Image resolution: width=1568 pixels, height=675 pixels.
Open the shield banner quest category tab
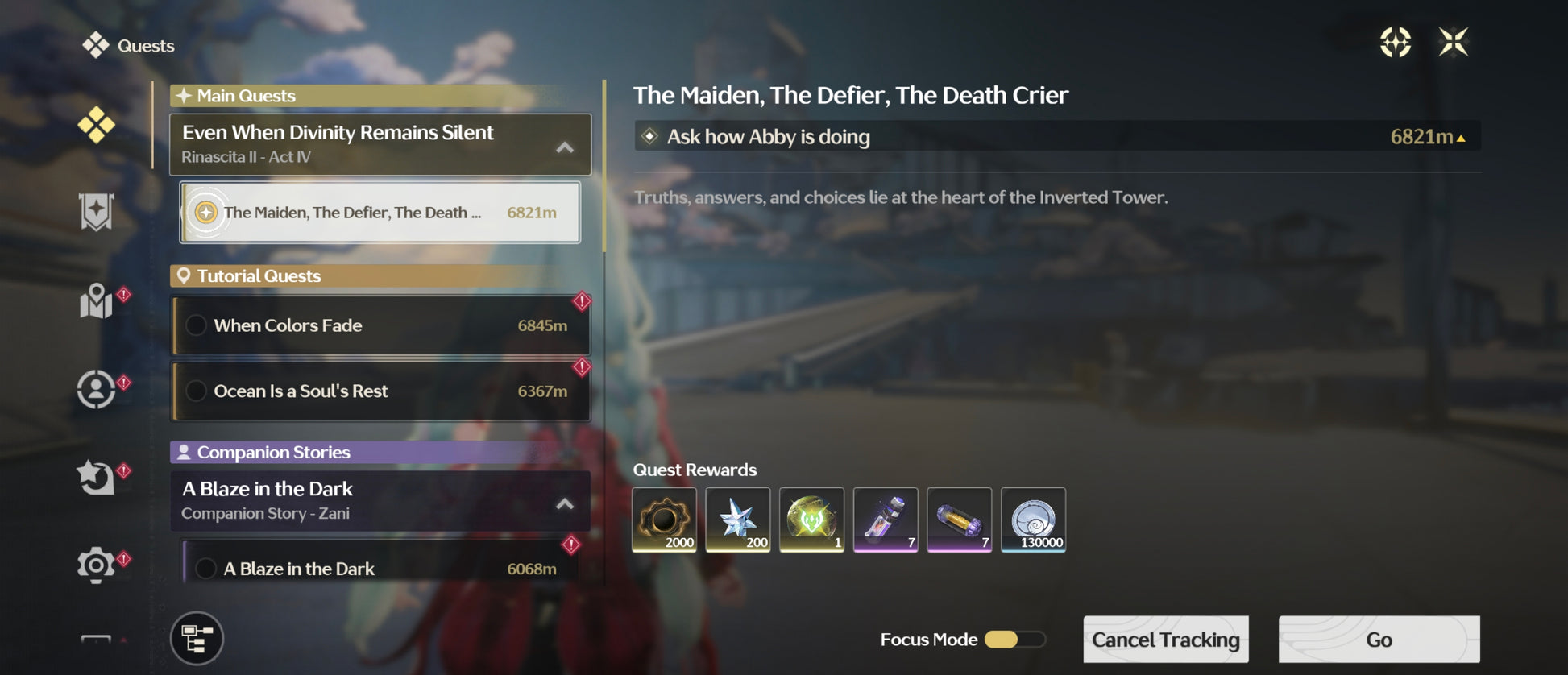tap(97, 213)
